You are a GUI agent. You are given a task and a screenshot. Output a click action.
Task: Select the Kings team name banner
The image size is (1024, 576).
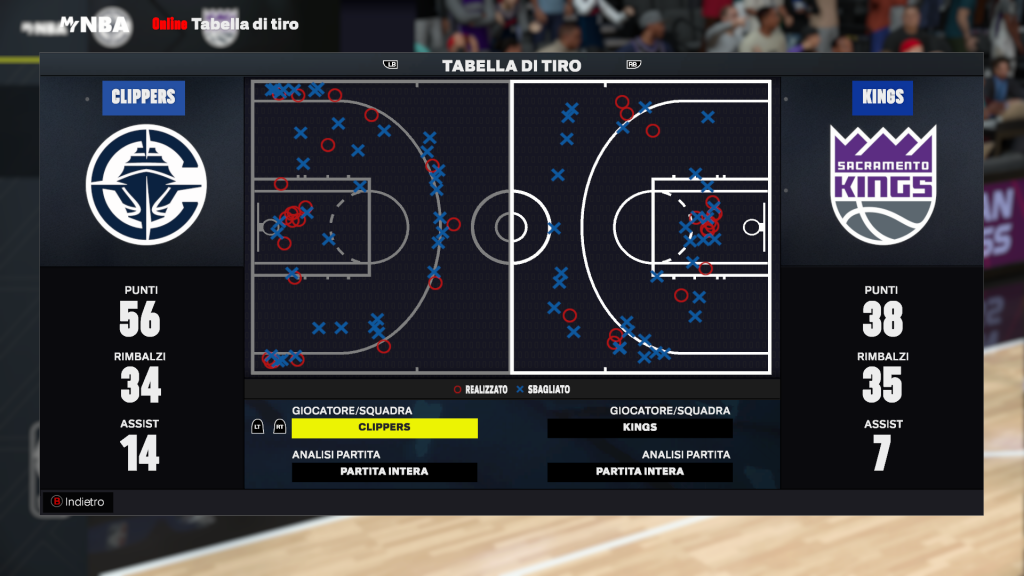click(x=882, y=97)
